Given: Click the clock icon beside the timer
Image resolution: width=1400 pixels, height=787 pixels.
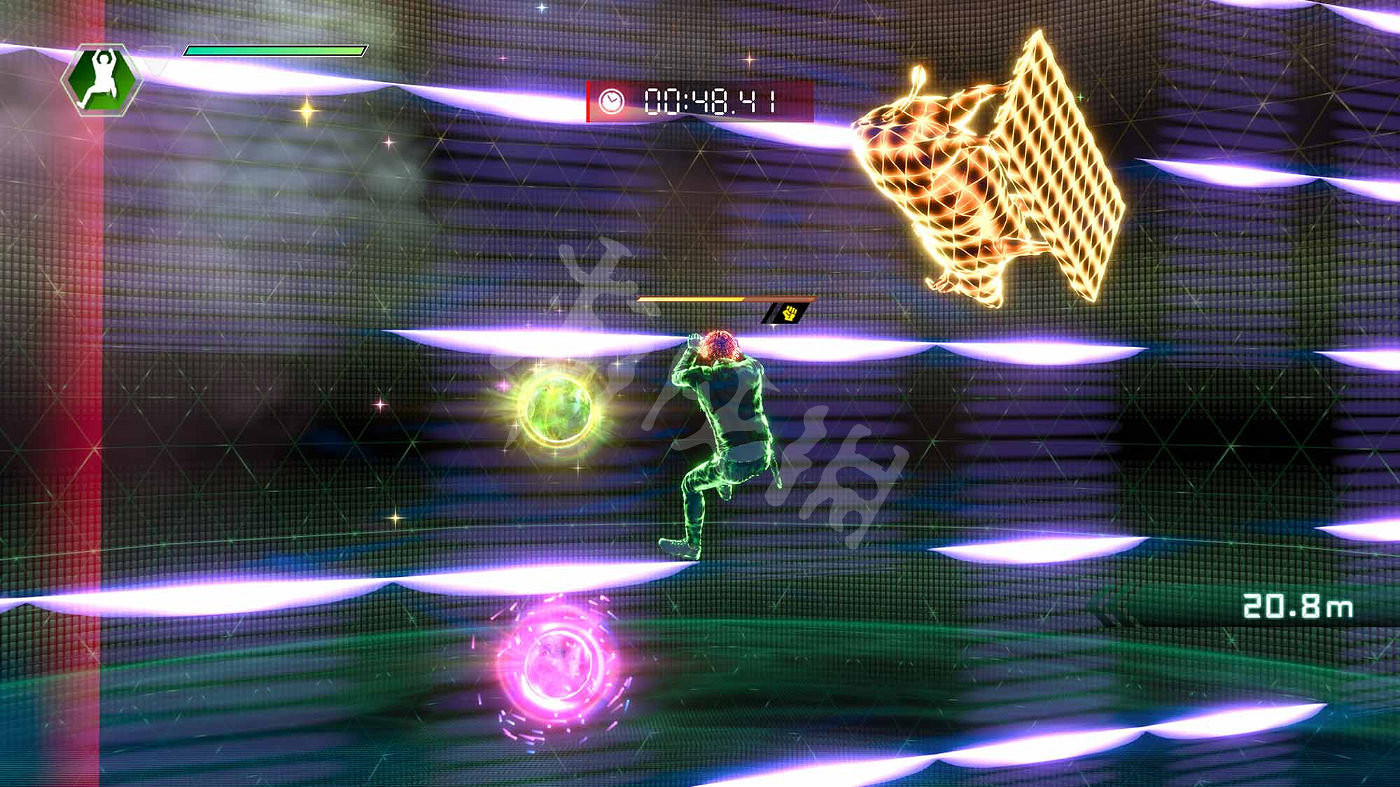Looking at the screenshot, I should point(614,99).
